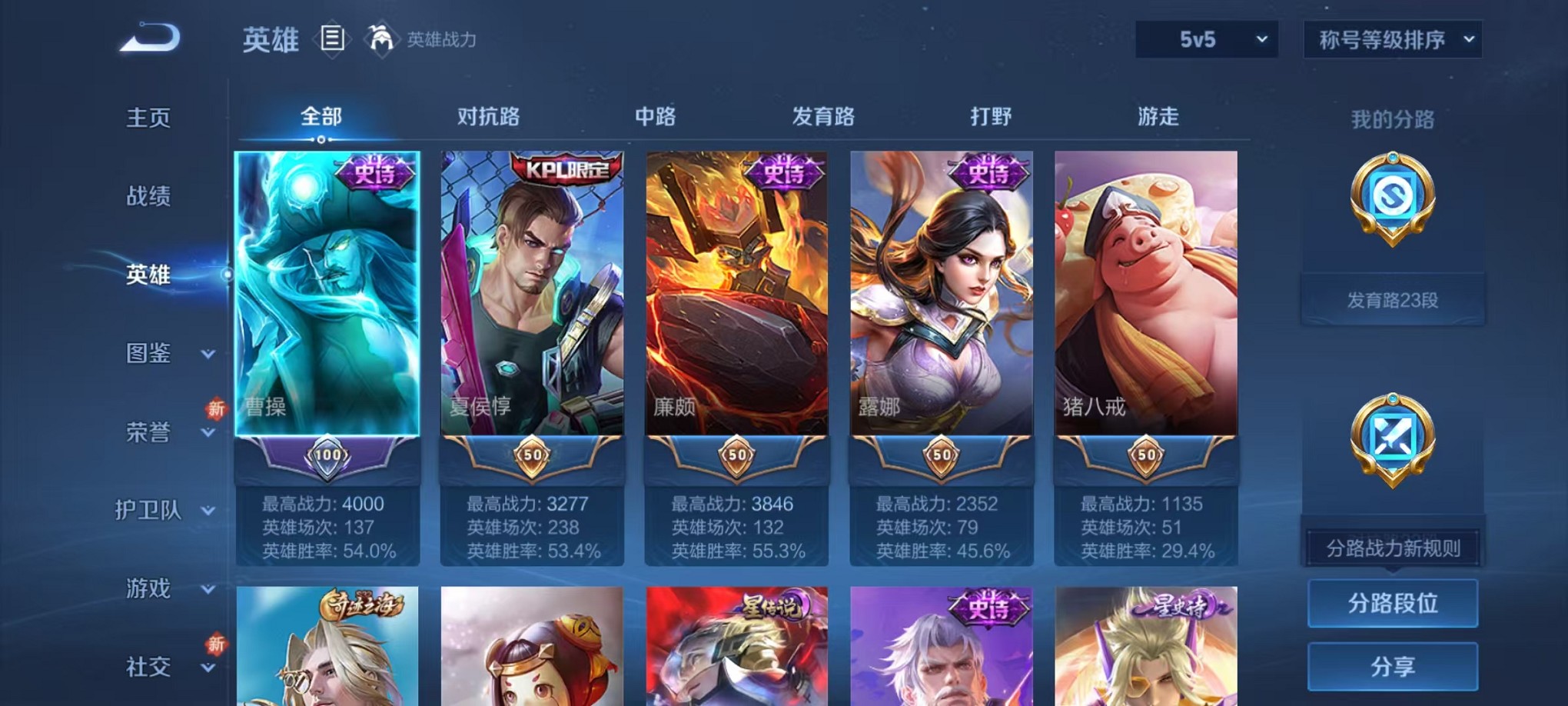Open the 5v5 mode dropdown
The width and height of the screenshot is (1568, 706).
(x=1205, y=38)
